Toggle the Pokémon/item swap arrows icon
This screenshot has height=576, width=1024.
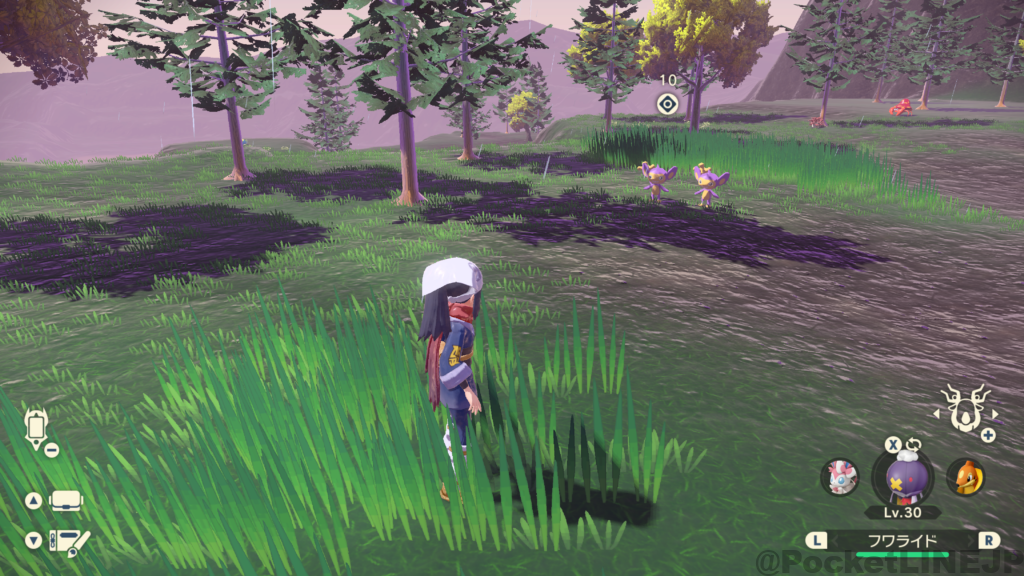click(x=914, y=445)
